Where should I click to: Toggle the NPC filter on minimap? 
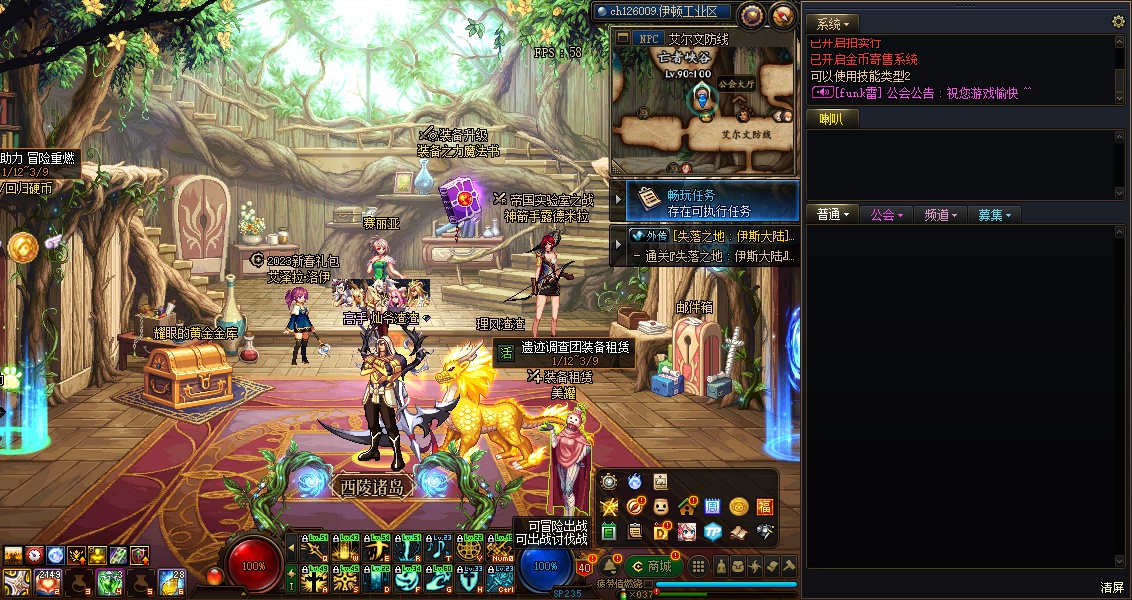(x=649, y=38)
